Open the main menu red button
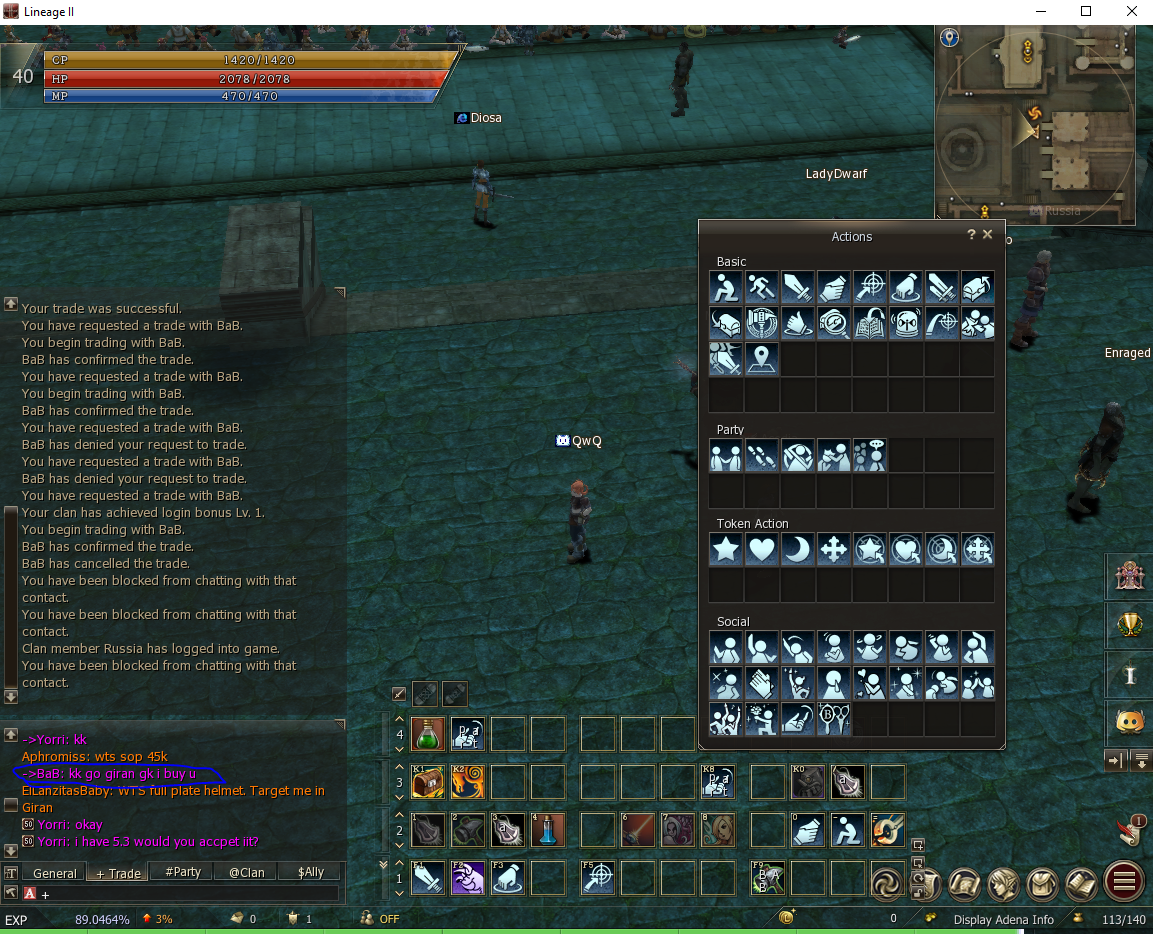The height and width of the screenshot is (934, 1153). click(1123, 883)
